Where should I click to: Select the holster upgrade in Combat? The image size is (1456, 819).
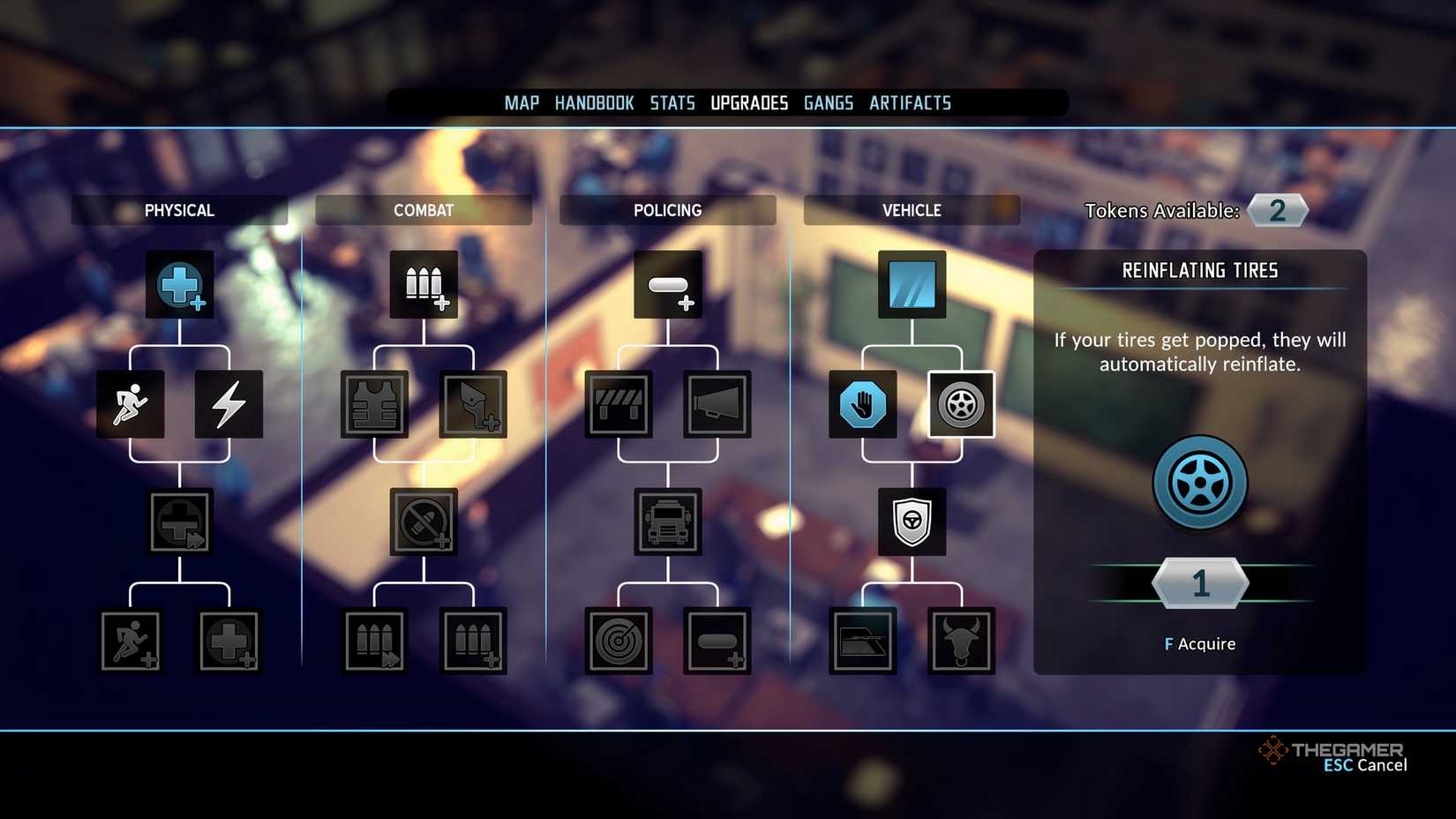click(473, 405)
